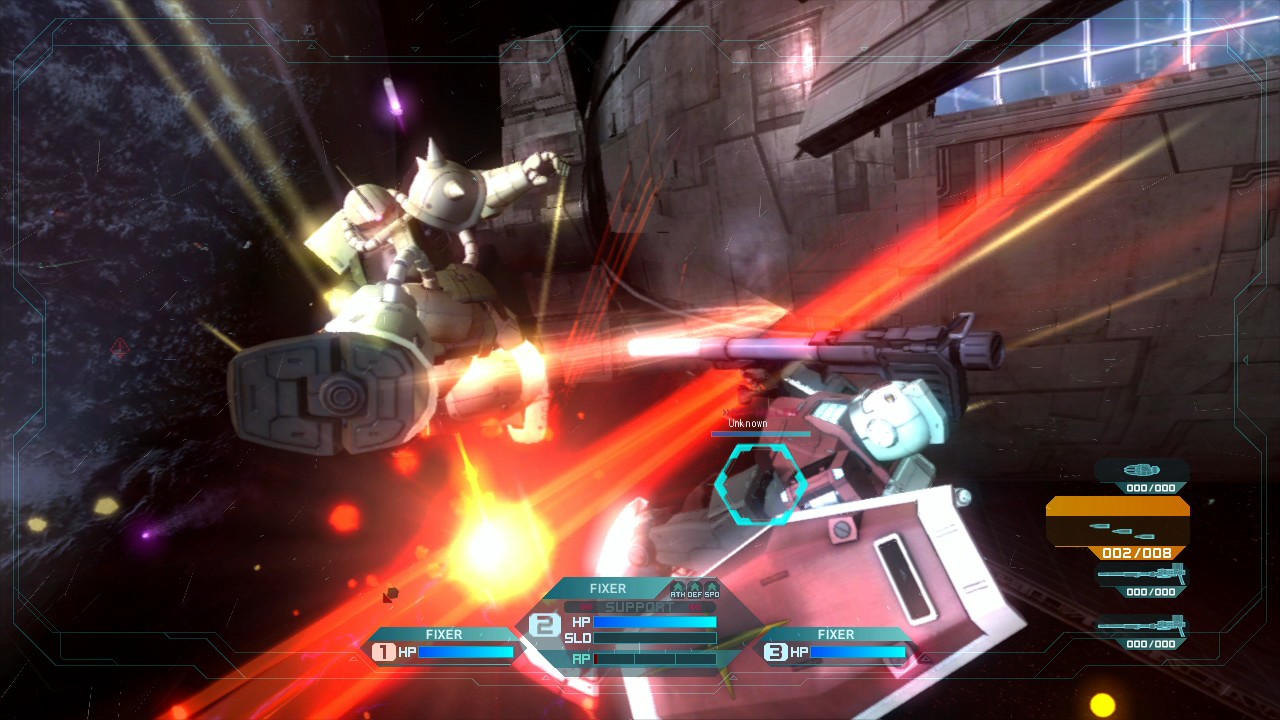Screen dimensions: 1280x720
Task: Select squad member 1 Fixer panel
Action: (x=444, y=645)
